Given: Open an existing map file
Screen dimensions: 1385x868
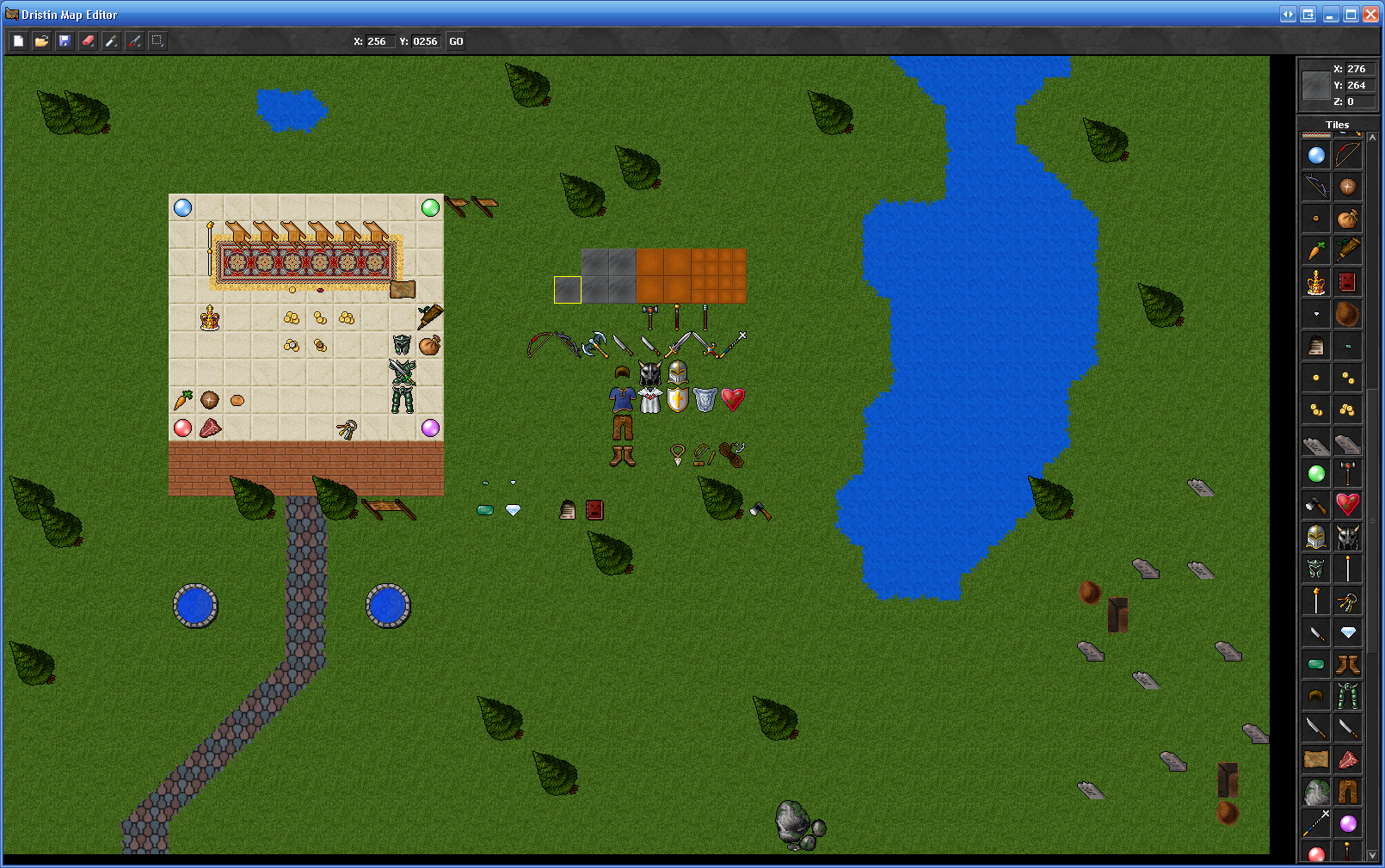Looking at the screenshot, I should tap(41, 41).
